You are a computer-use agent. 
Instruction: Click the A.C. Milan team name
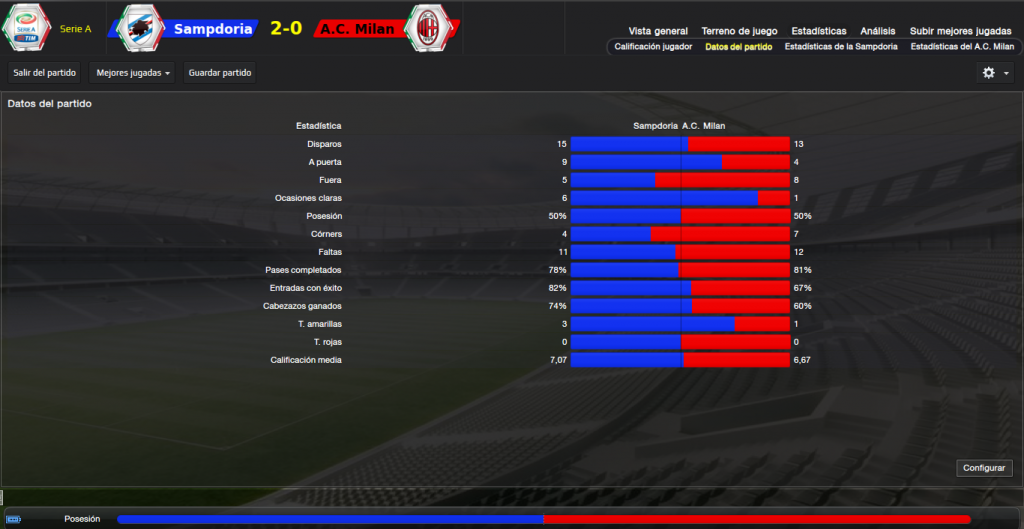pyautogui.click(x=357, y=29)
